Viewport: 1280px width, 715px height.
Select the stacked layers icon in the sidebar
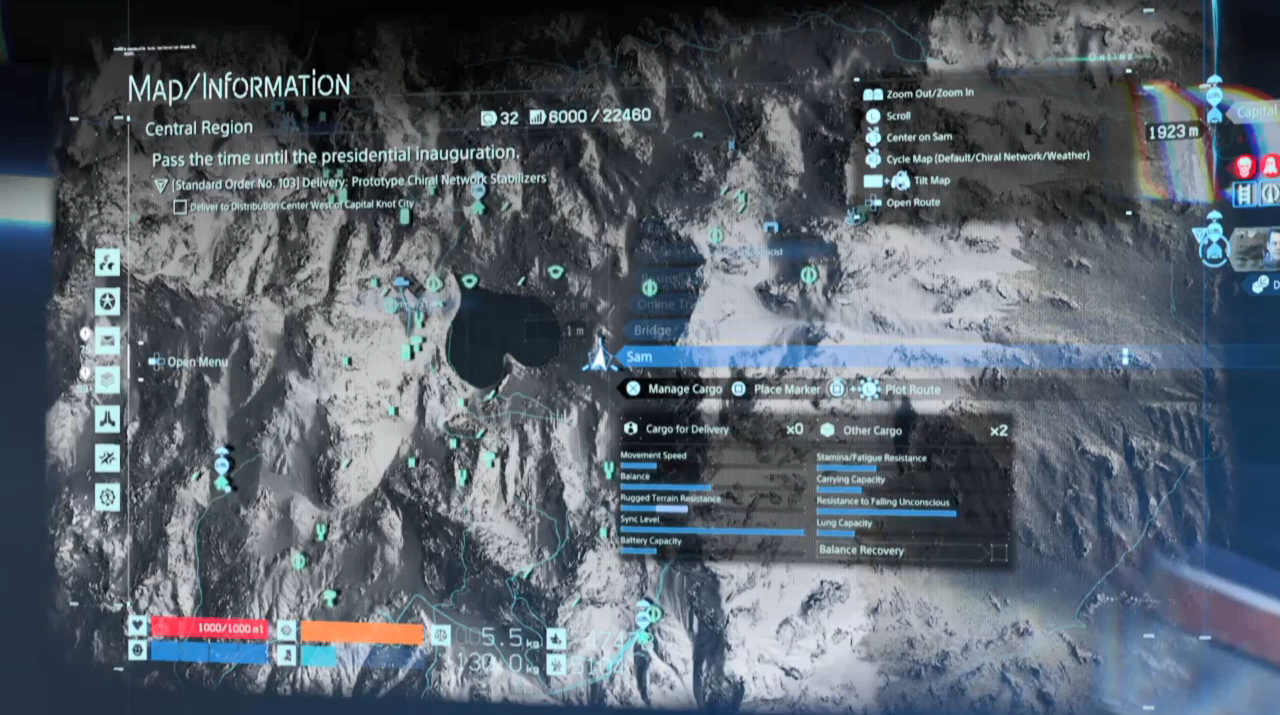107,380
